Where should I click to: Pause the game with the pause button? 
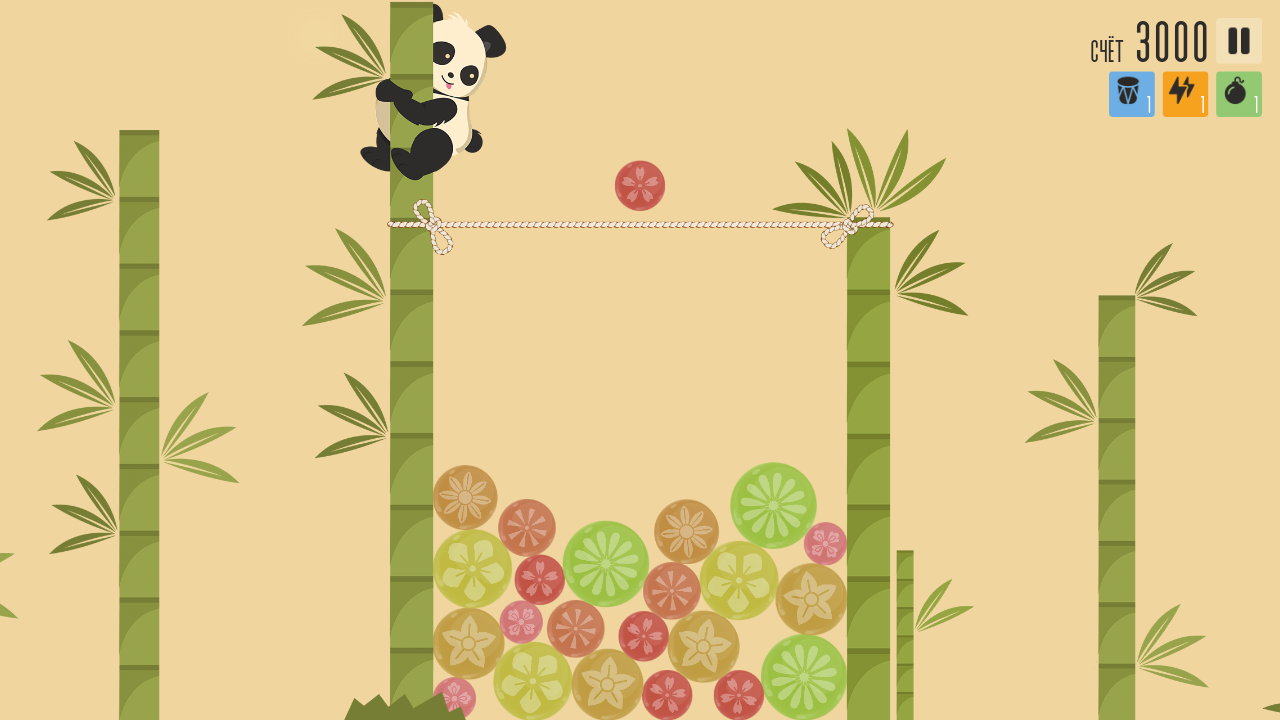click(x=1238, y=41)
